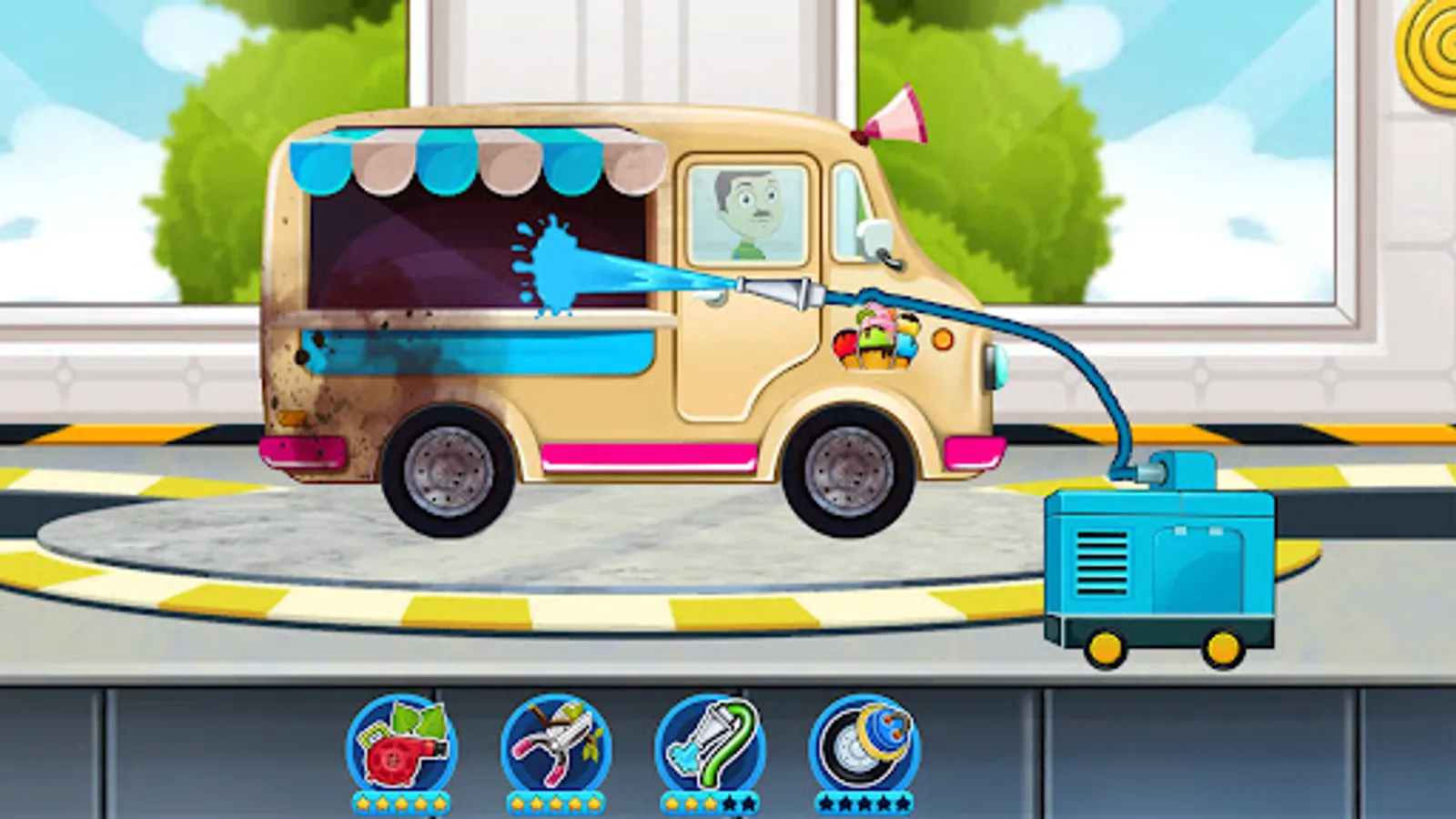Click the star rating under the leaf blower
The height and width of the screenshot is (819, 1456).
(403, 804)
